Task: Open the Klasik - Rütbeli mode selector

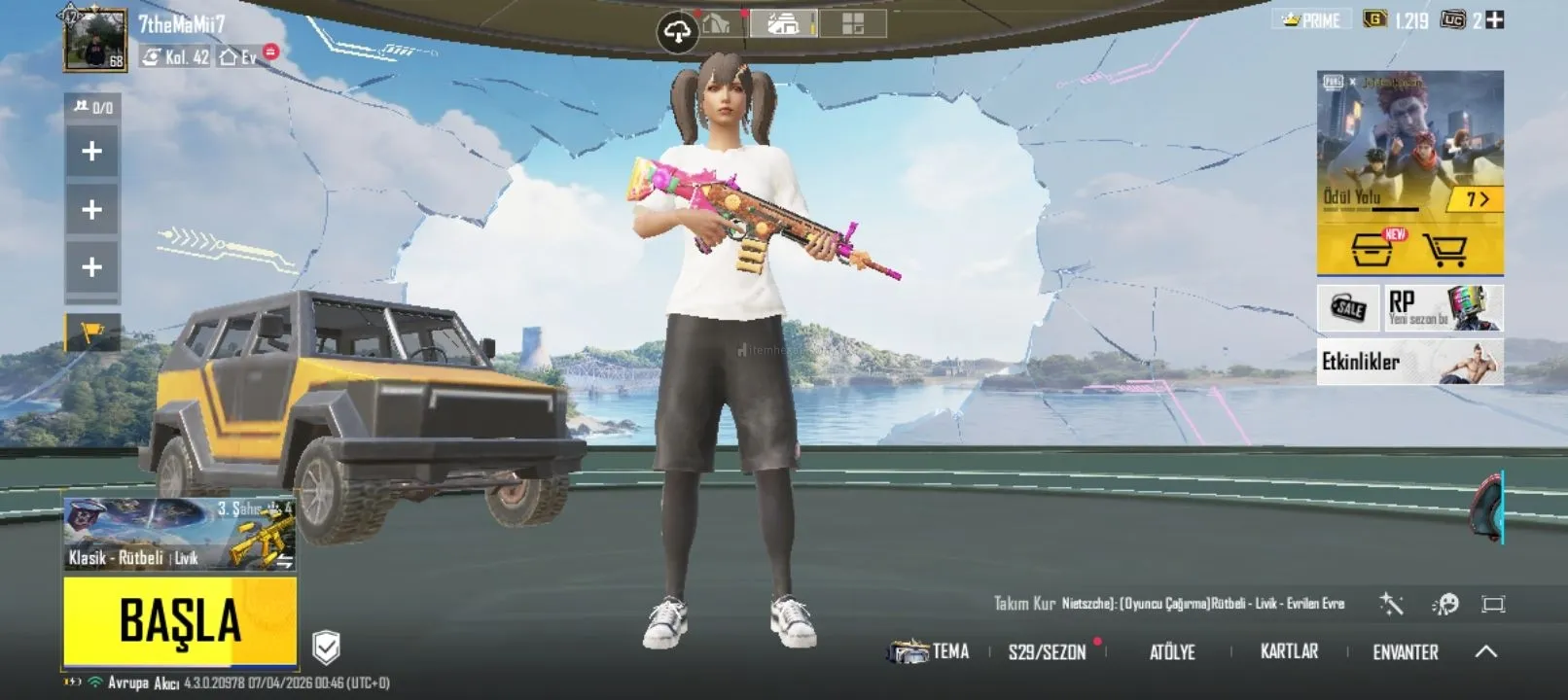Action: (x=179, y=535)
